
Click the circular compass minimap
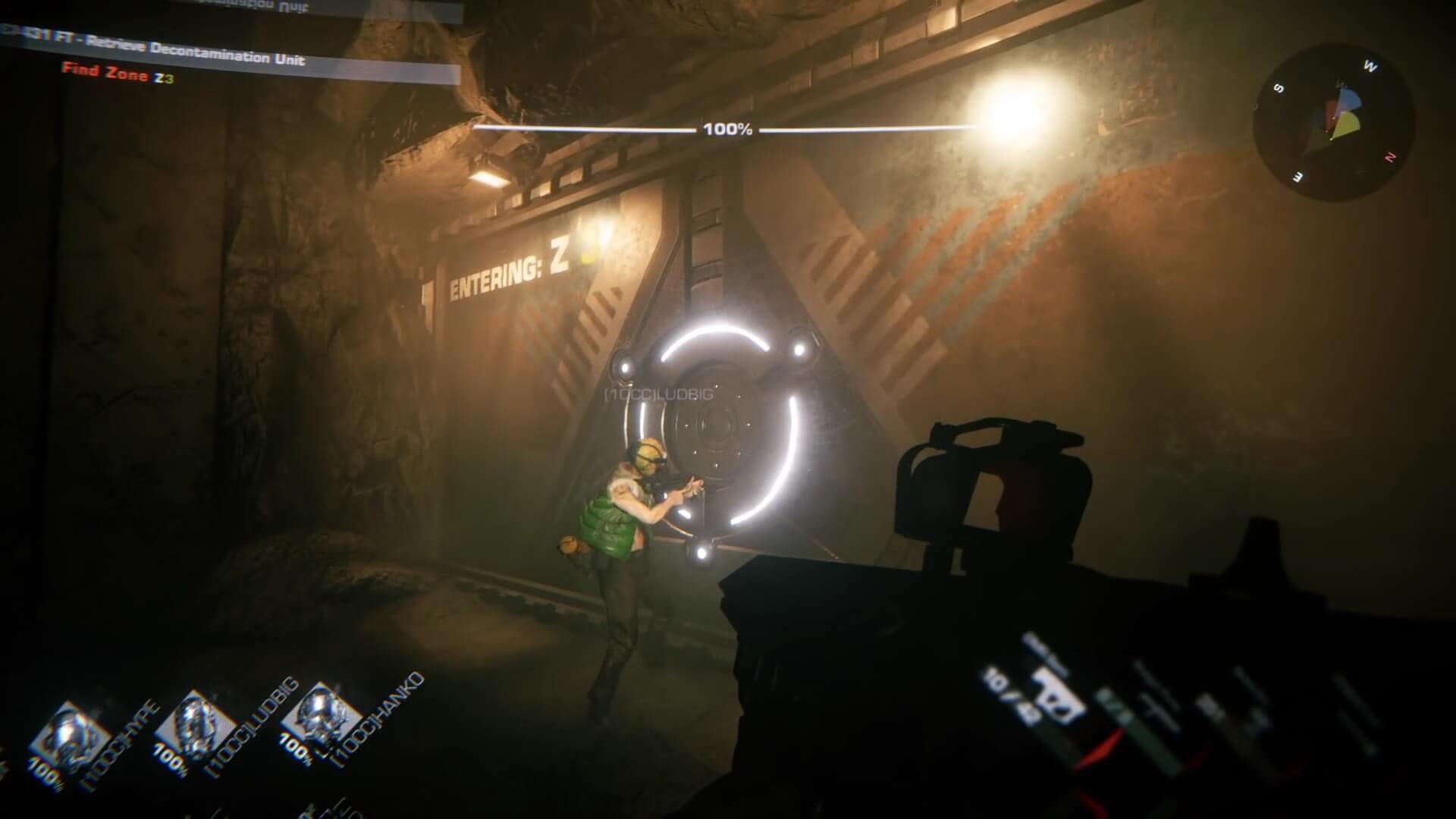tap(1334, 122)
